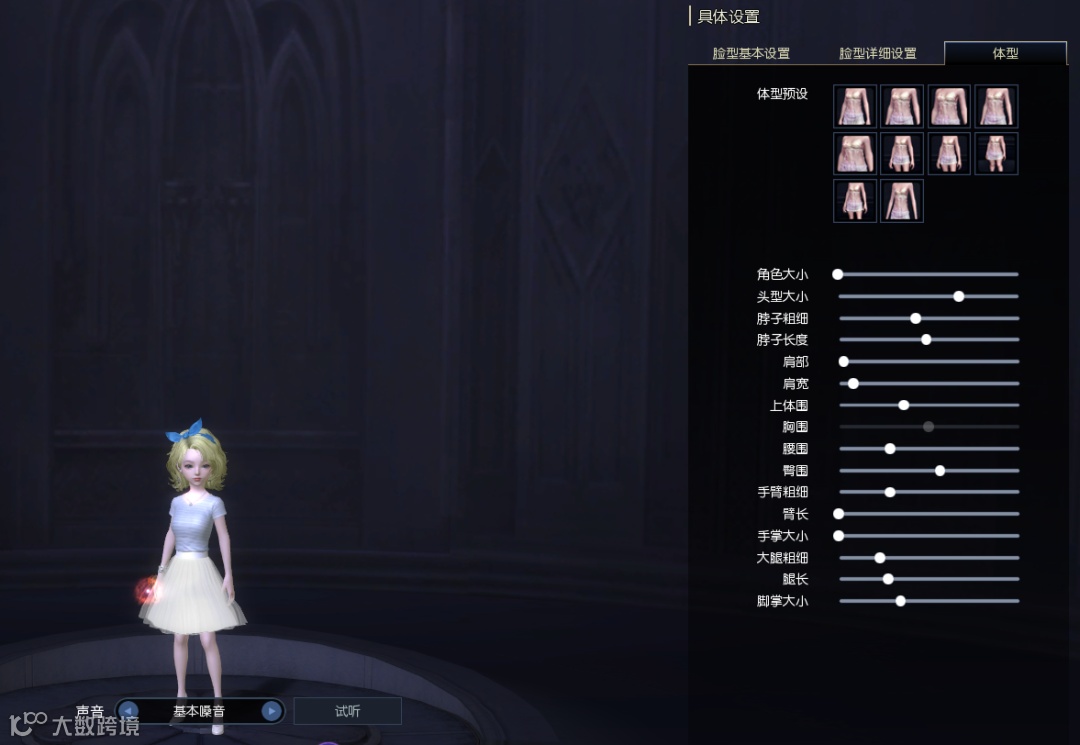This screenshot has width=1080, height=745.
Task: Click the 手臂粗细 slider handle
Action: point(890,492)
